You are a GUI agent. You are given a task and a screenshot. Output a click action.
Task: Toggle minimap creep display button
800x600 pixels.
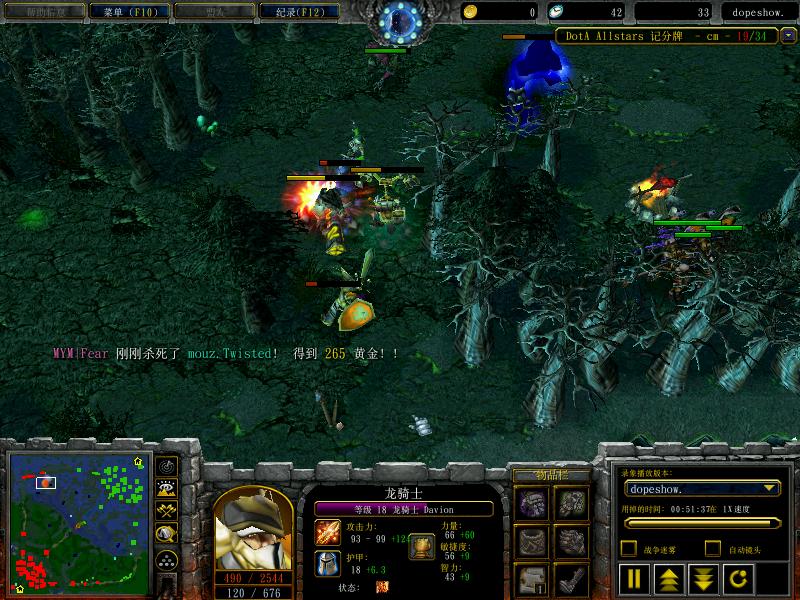pyautogui.click(x=167, y=535)
